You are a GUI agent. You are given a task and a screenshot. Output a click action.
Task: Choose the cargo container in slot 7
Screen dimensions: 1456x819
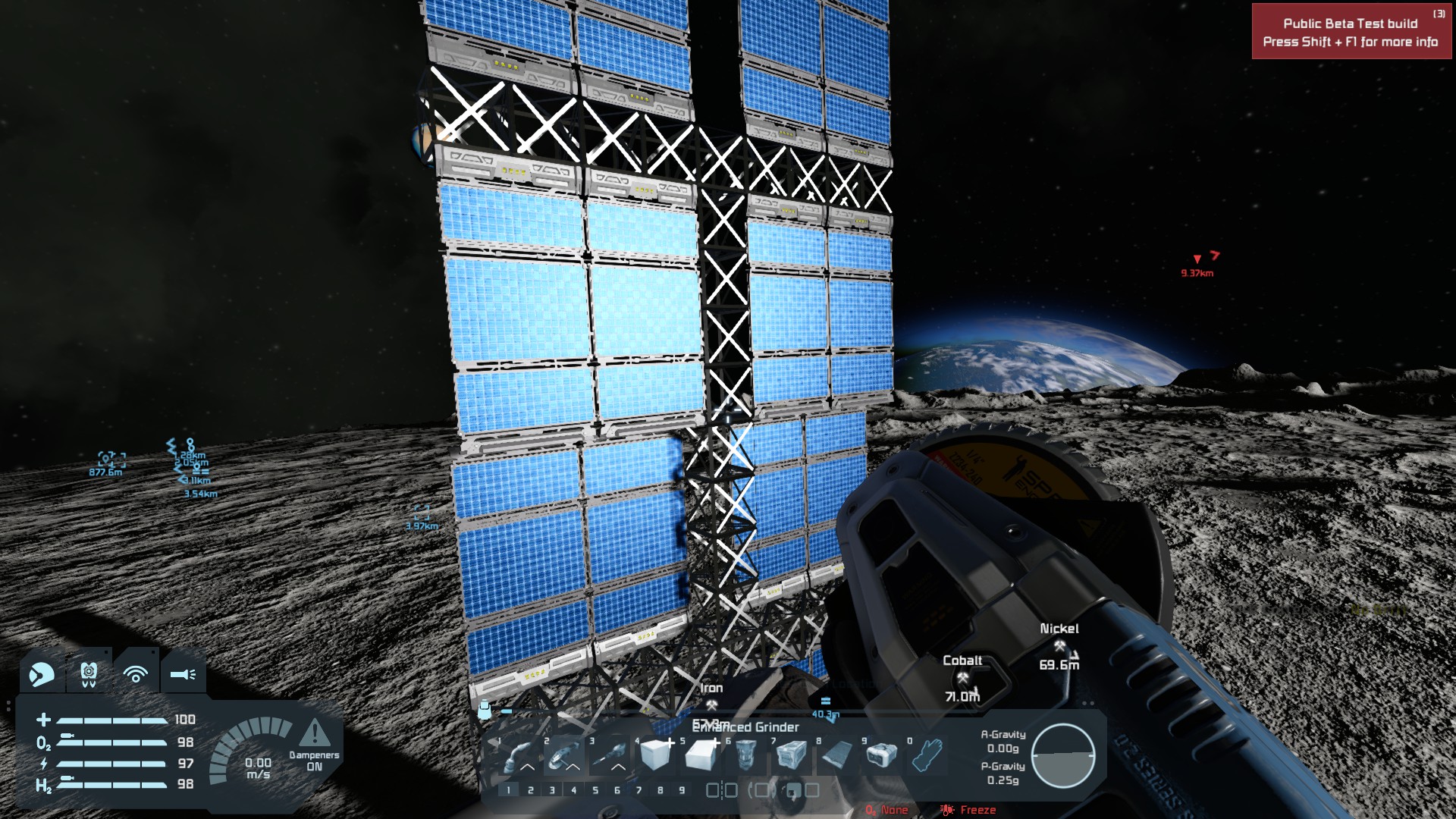point(792,755)
